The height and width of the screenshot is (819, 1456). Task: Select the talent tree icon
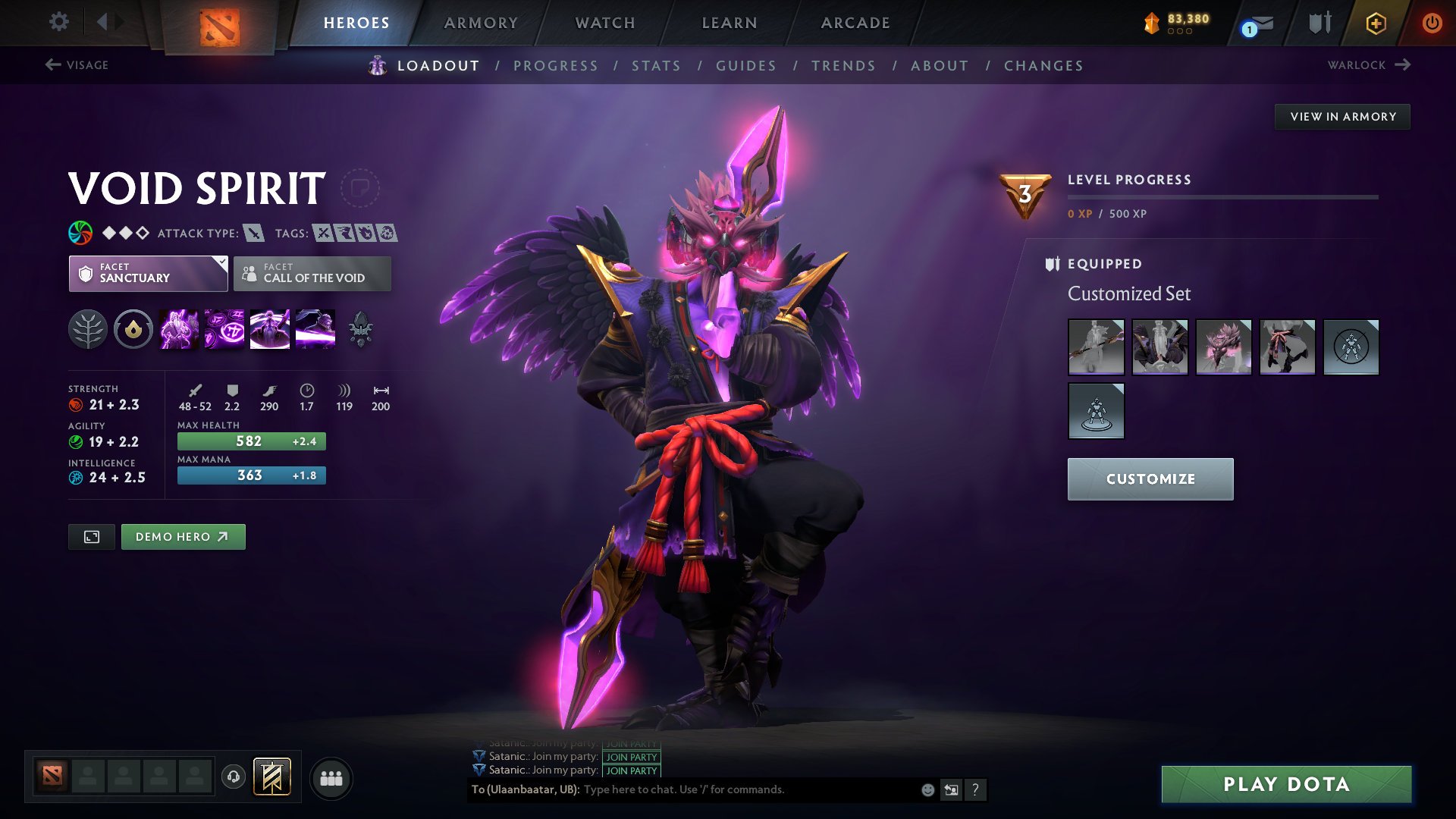point(88,329)
